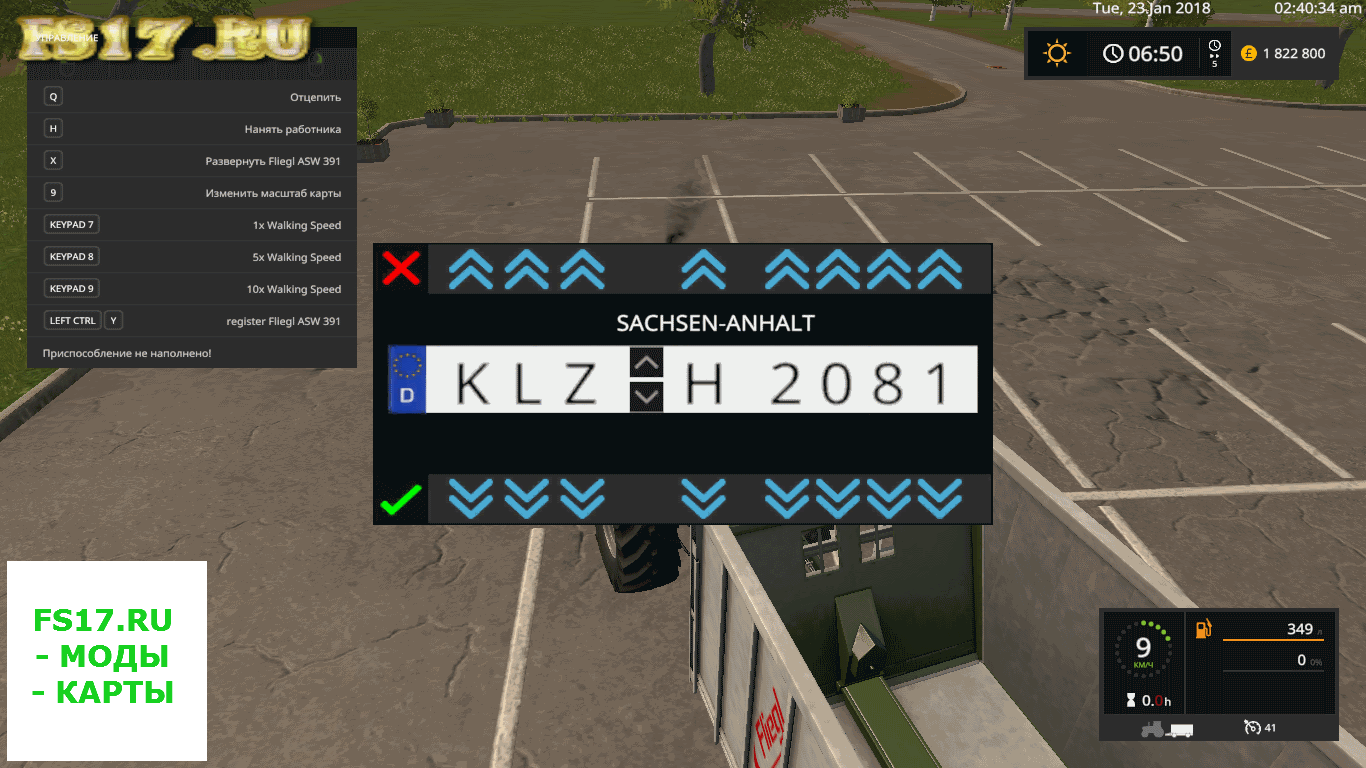Click the up arrow above letter L
The image size is (1366, 768).
[527, 269]
